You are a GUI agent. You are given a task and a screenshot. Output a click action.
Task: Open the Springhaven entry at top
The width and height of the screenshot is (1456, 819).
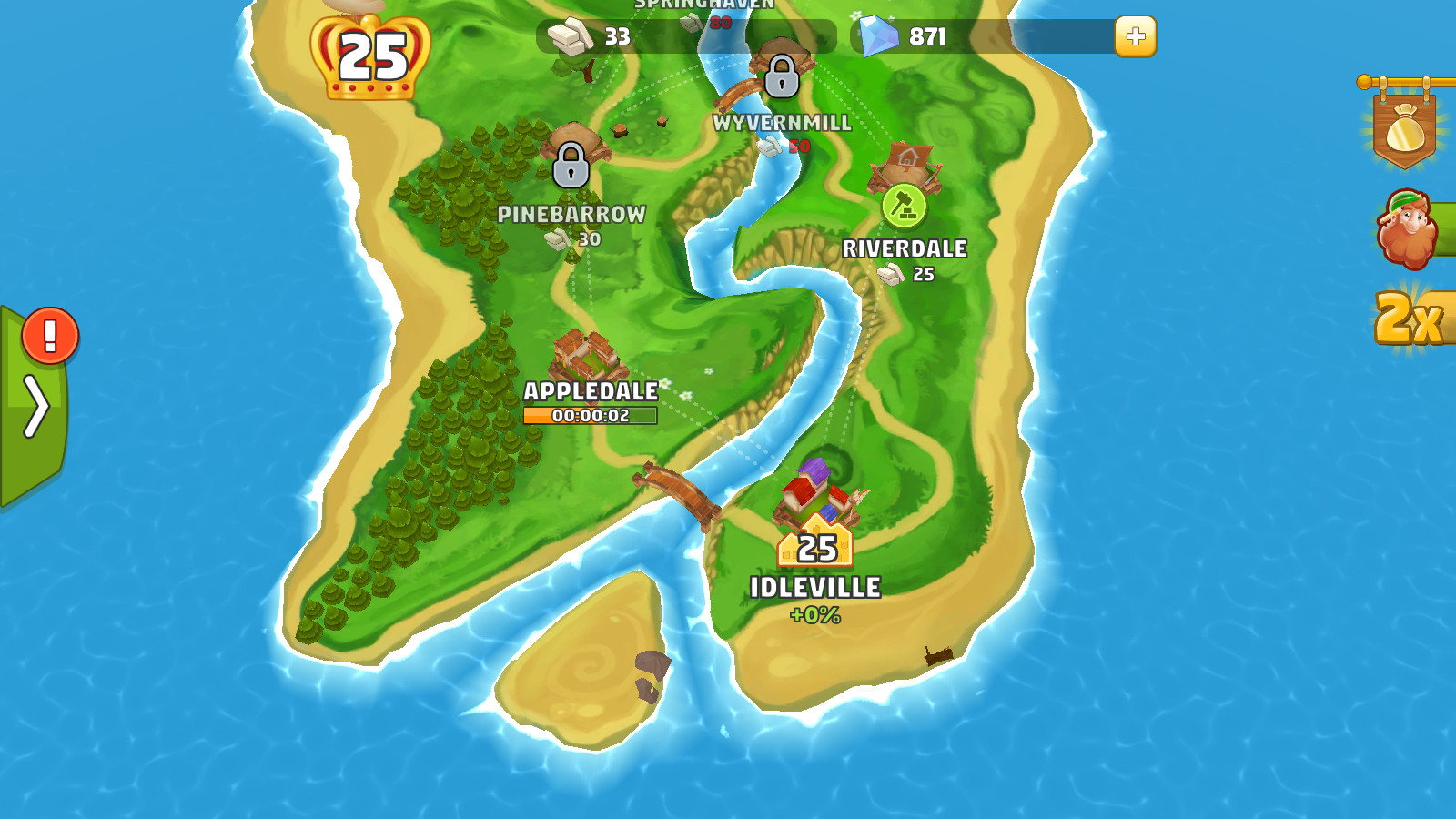[x=705, y=7]
